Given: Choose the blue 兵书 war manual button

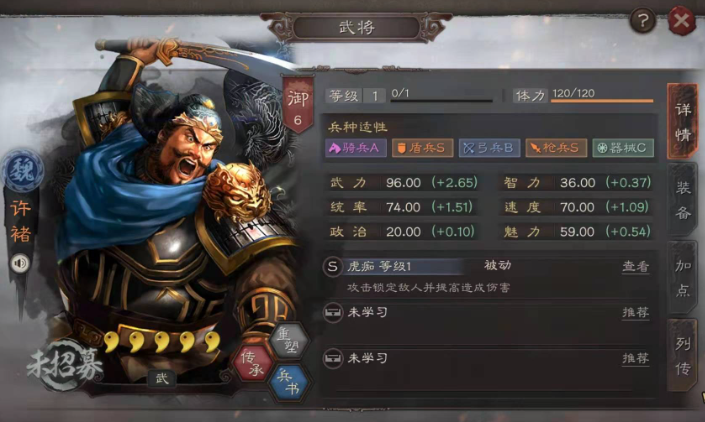Looking at the screenshot, I should point(288,379).
